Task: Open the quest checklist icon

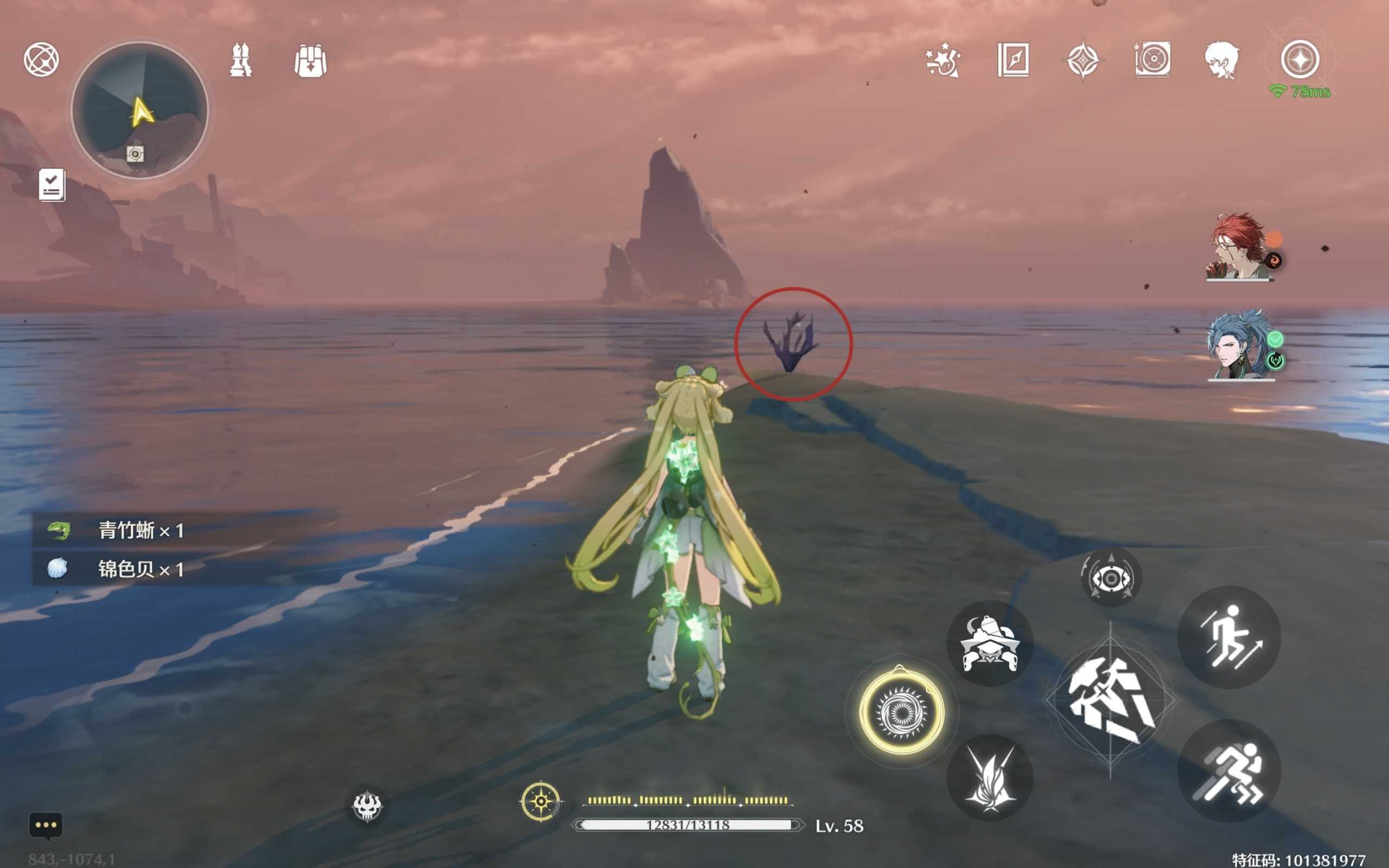Action: point(52,185)
